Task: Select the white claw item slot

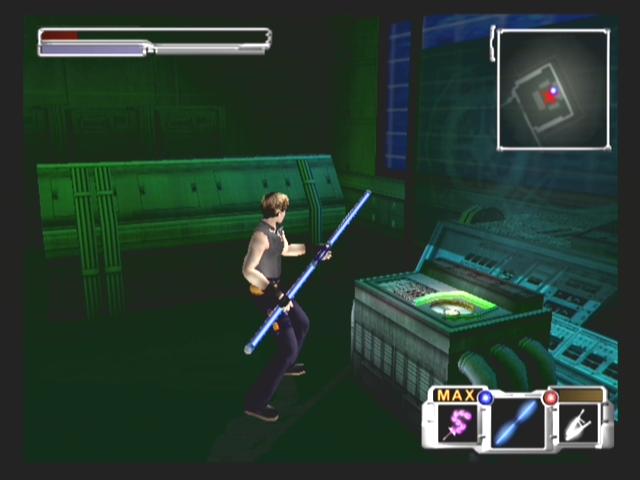Action: coord(577,425)
